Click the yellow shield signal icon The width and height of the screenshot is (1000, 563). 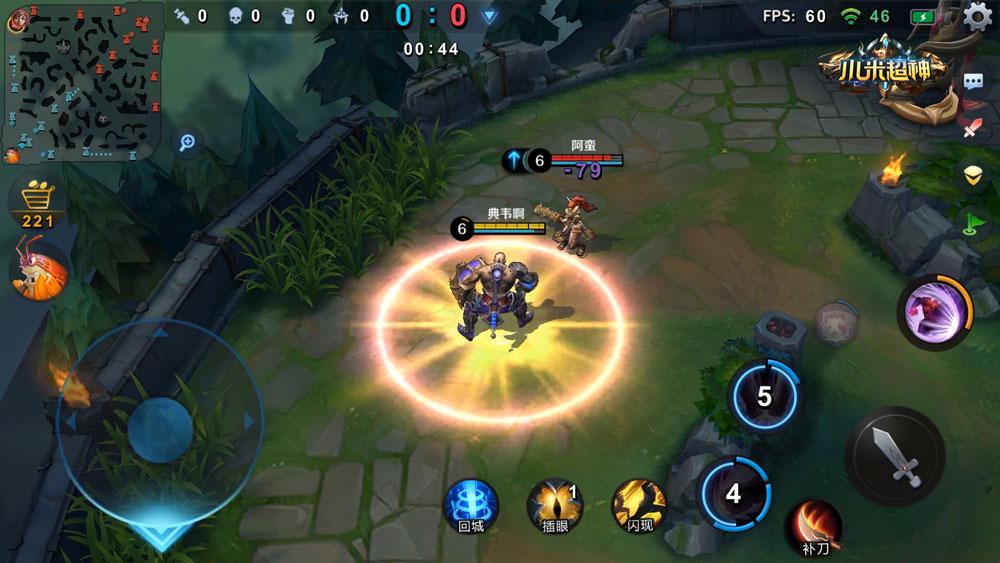point(972,174)
